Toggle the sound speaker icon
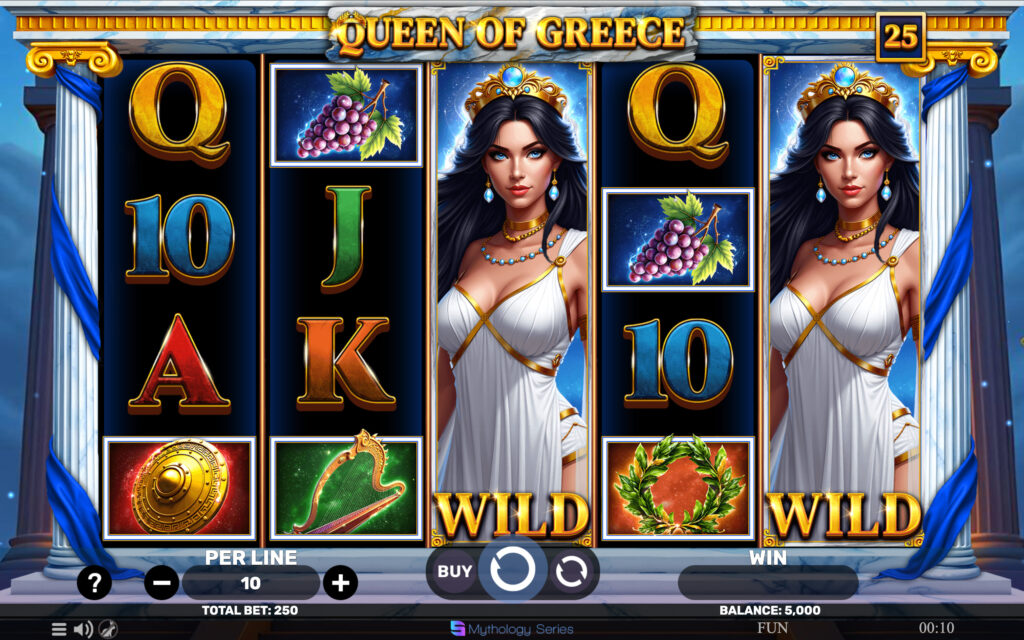This screenshot has width=1024, height=640. pos(83,629)
